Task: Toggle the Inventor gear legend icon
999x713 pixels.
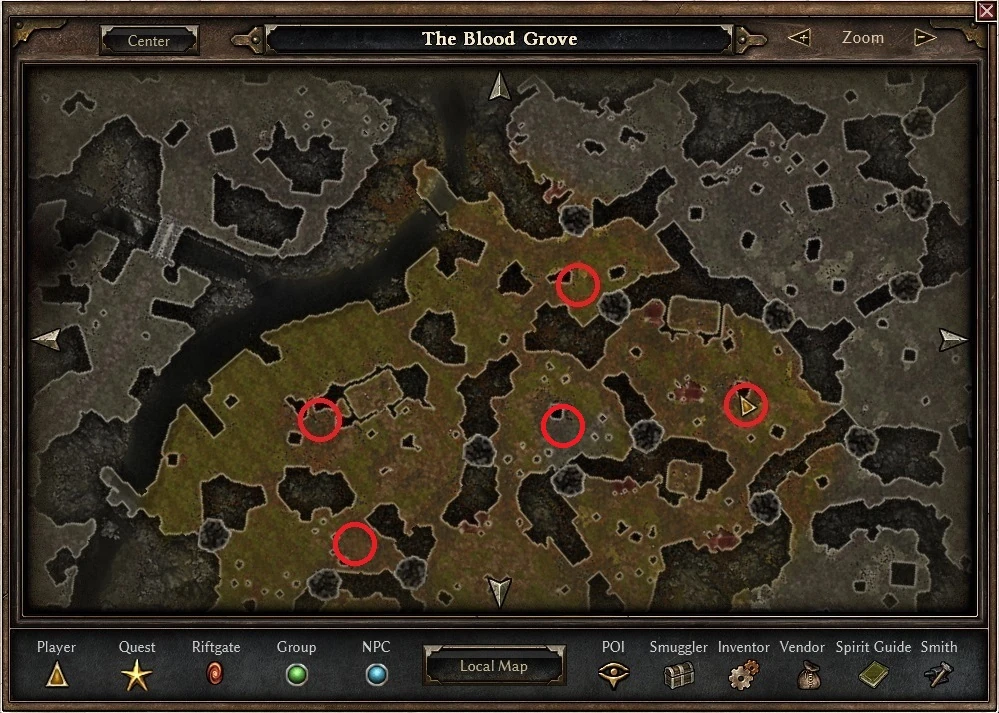Action: click(743, 675)
